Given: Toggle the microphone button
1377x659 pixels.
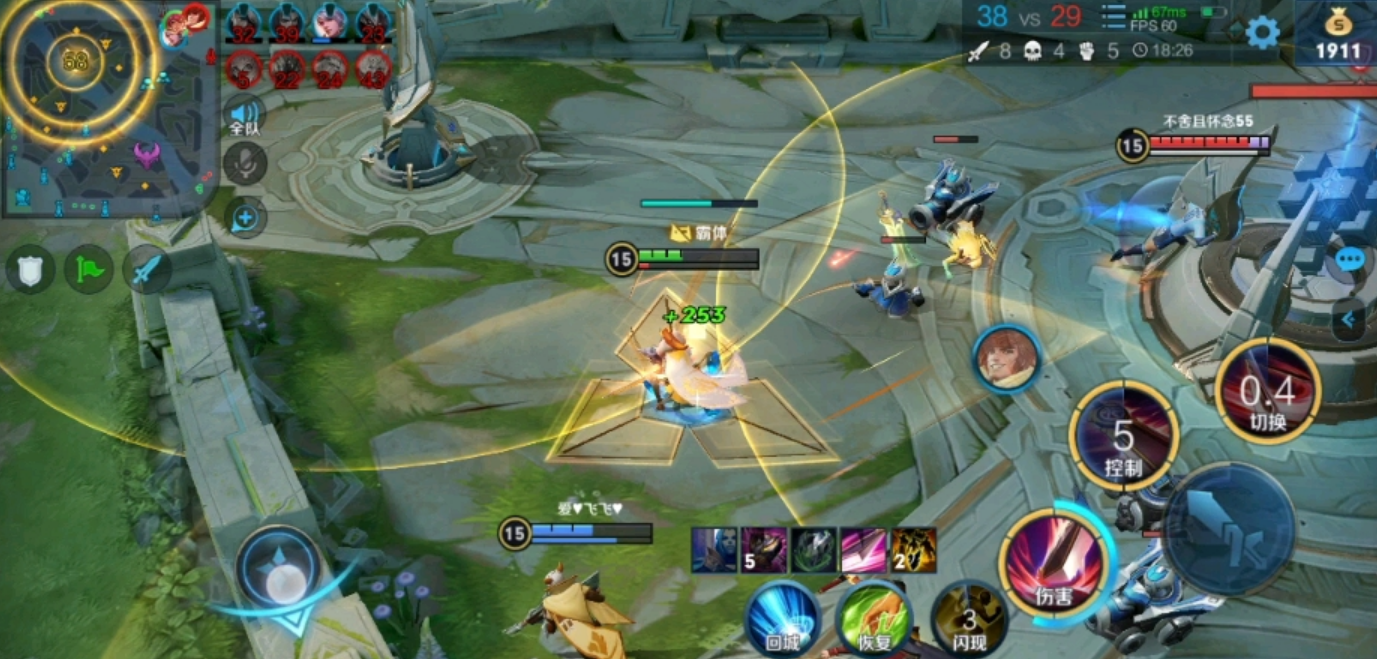Looking at the screenshot, I should pyautogui.click(x=244, y=164).
